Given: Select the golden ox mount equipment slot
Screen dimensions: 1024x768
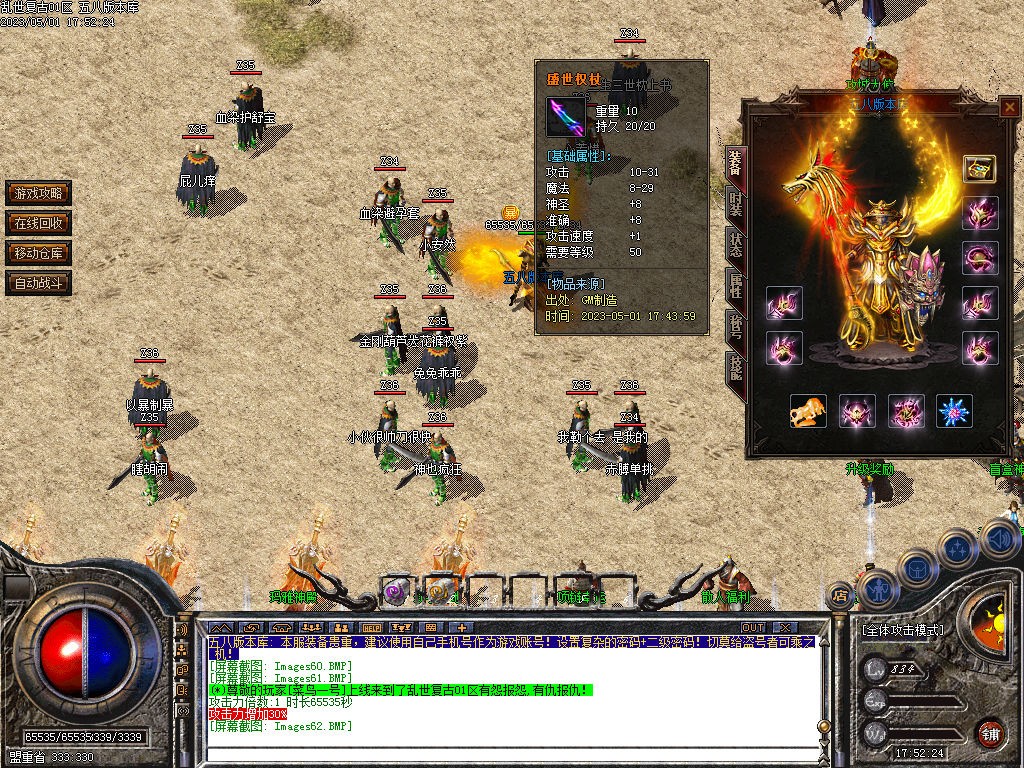Looking at the screenshot, I should pyautogui.click(x=808, y=411).
